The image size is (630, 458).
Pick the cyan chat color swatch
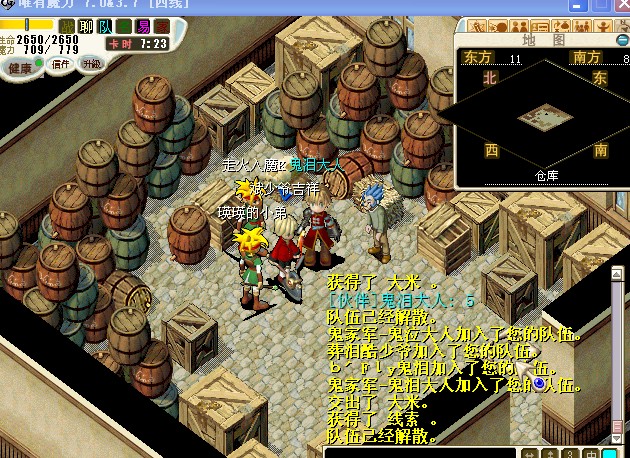[608, 451]
